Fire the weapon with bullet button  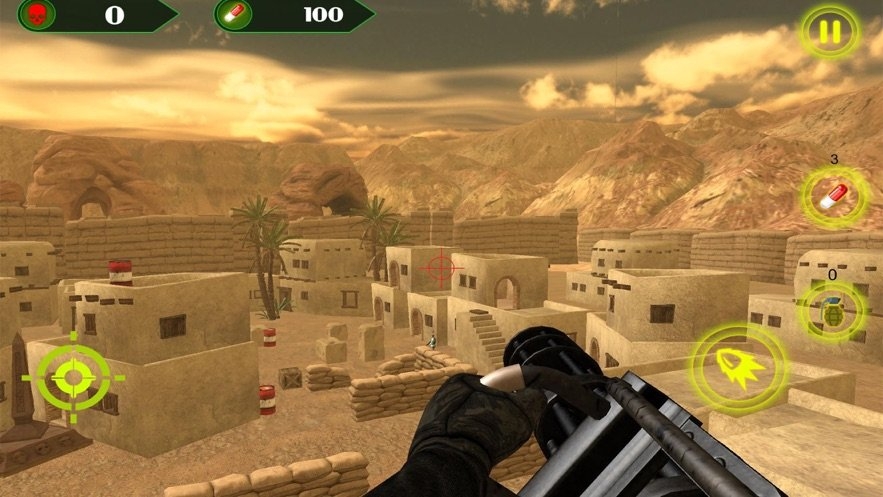point(740,367)
